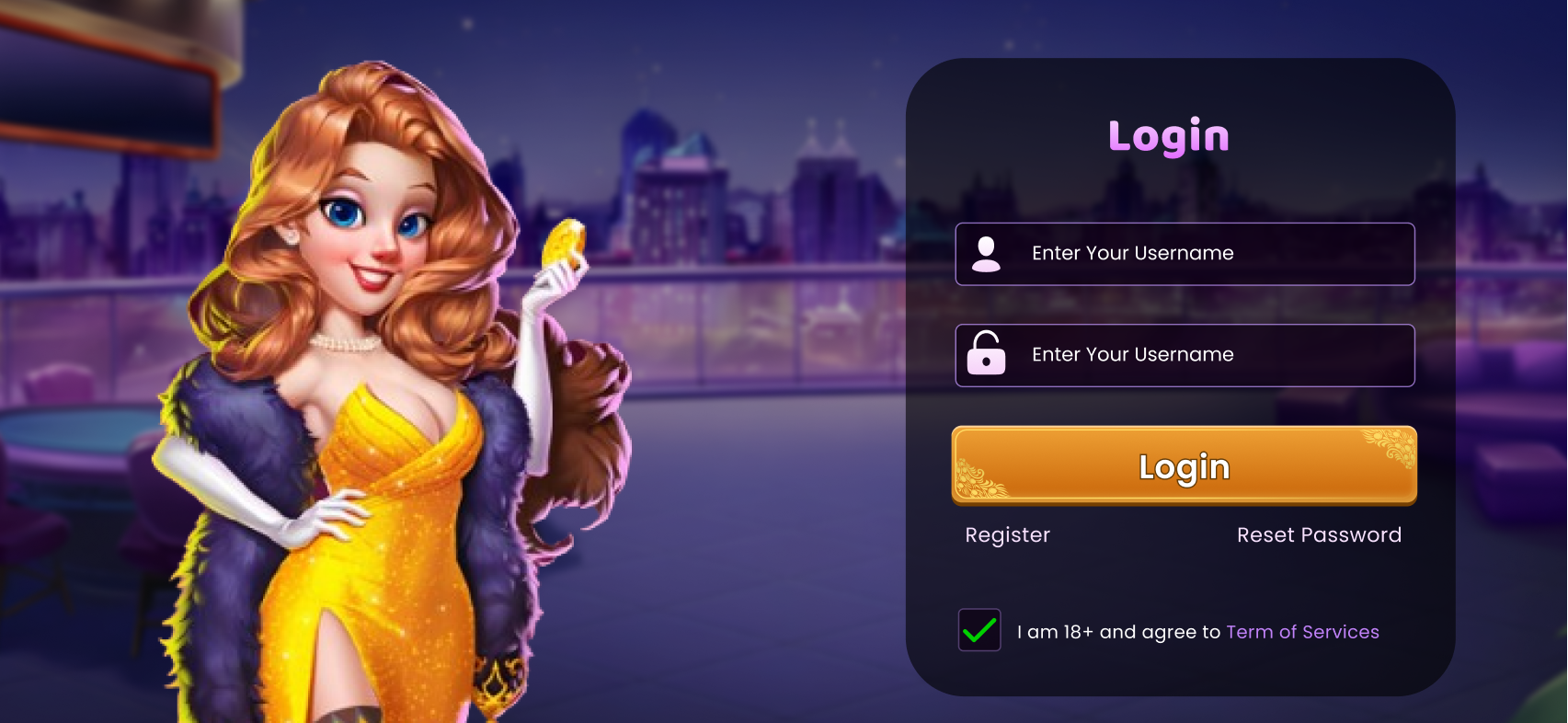Click the padlock icon in password field
Image resolution: width=1568 pixels, height=723 pixels.
(x=986, y=356)
